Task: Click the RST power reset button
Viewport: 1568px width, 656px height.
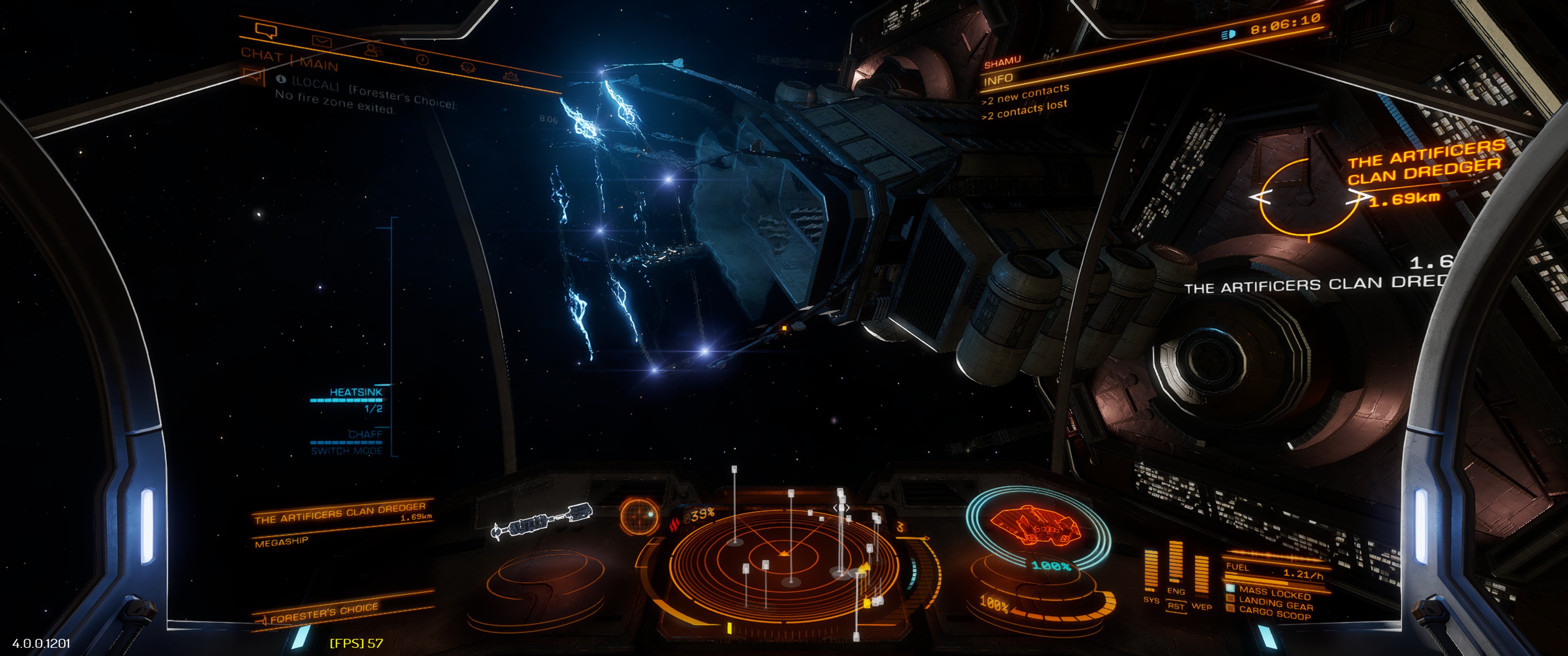Action: tap(1176, 607)
